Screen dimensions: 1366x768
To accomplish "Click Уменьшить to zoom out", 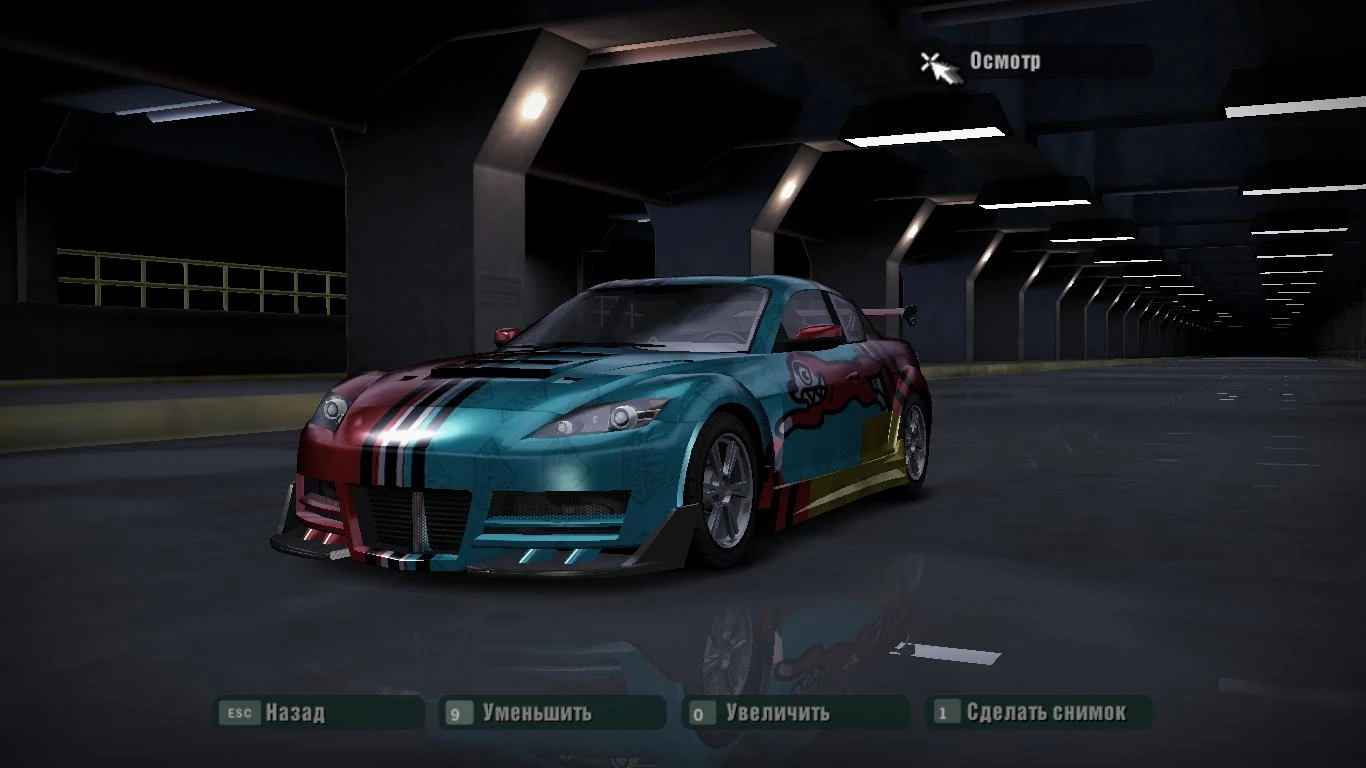I will tap(540, 713).
